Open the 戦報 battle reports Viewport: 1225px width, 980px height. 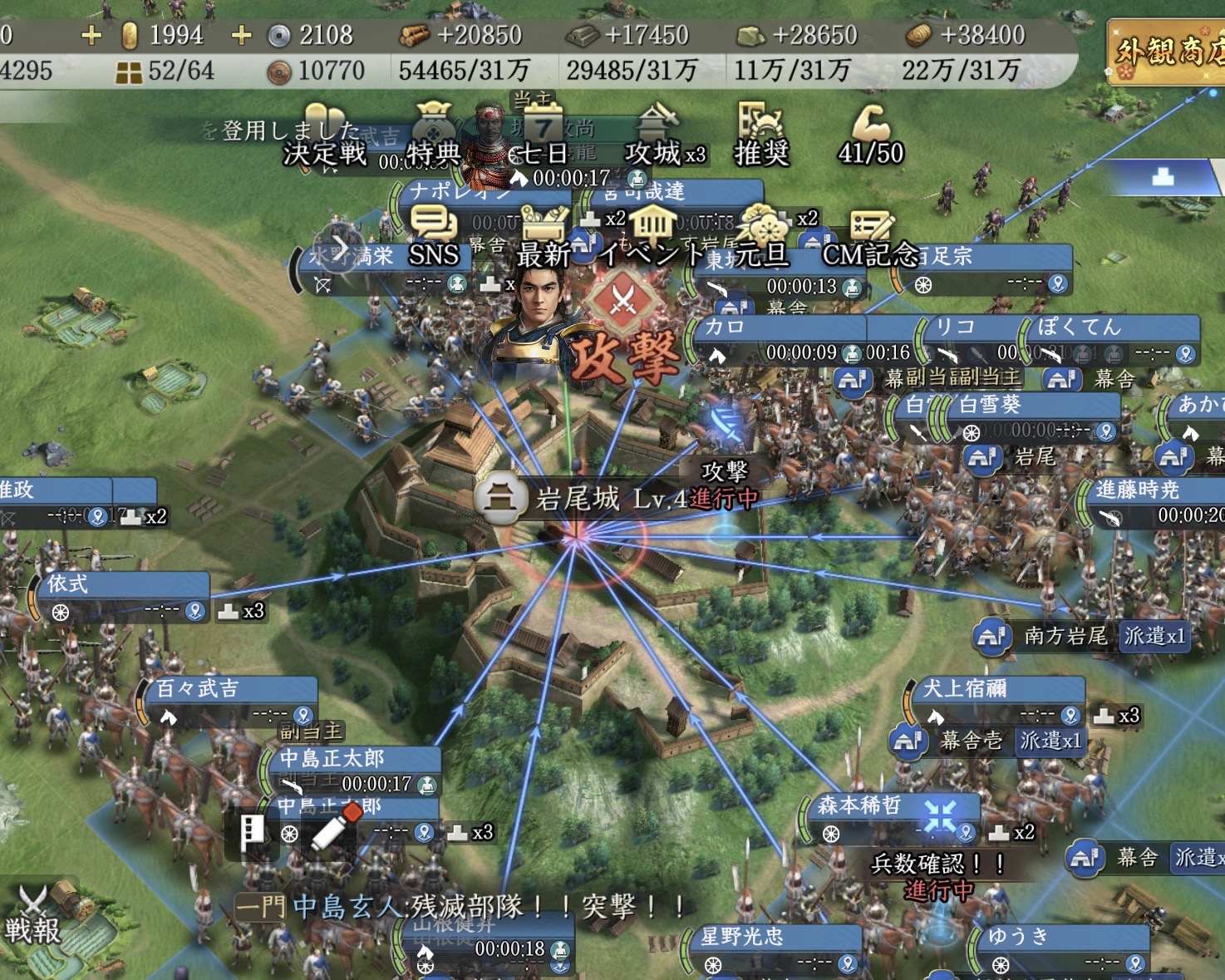pyautogui.click(x=33, y=914)
